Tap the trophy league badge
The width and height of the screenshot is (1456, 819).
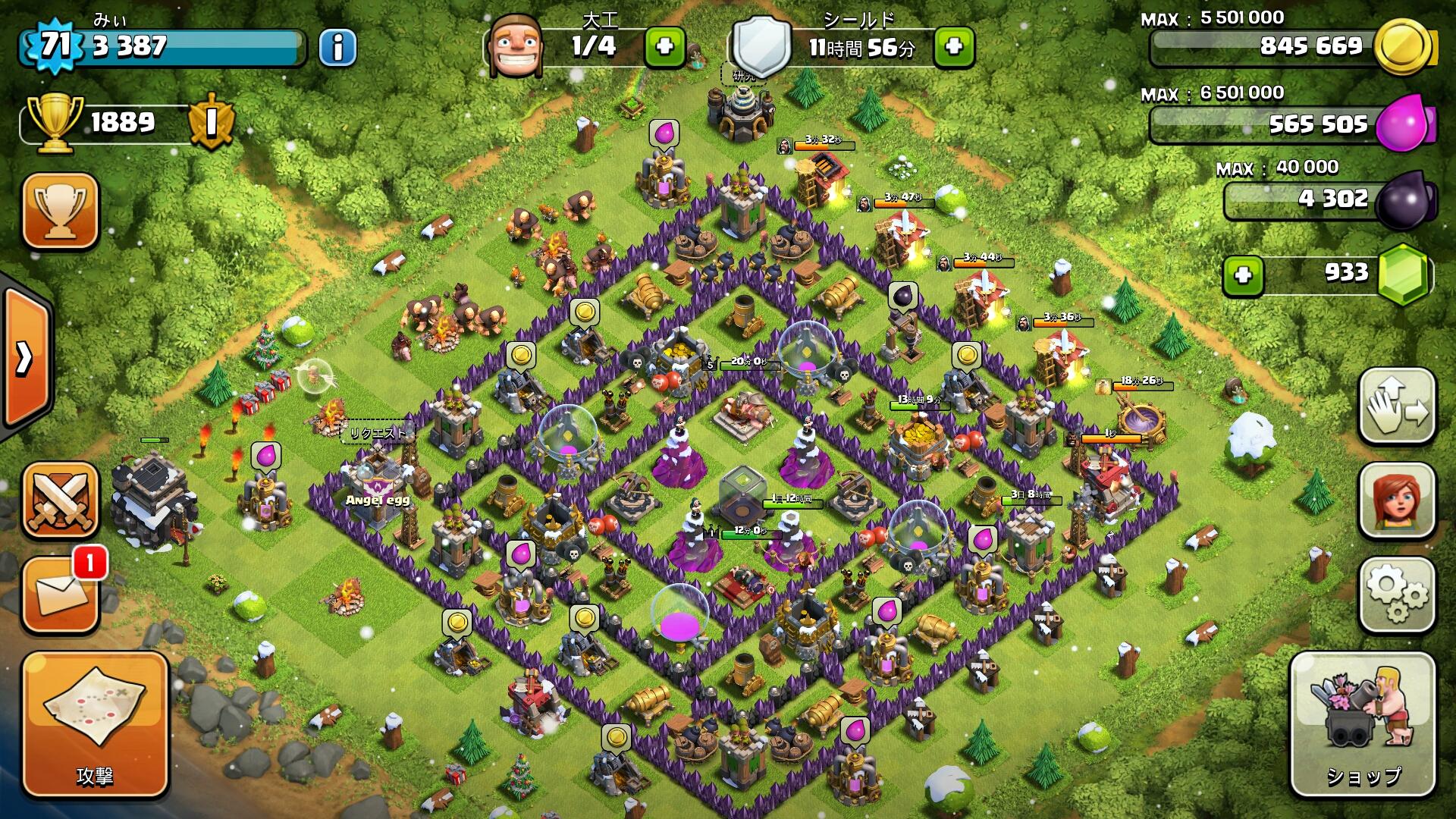click(211, 121)
